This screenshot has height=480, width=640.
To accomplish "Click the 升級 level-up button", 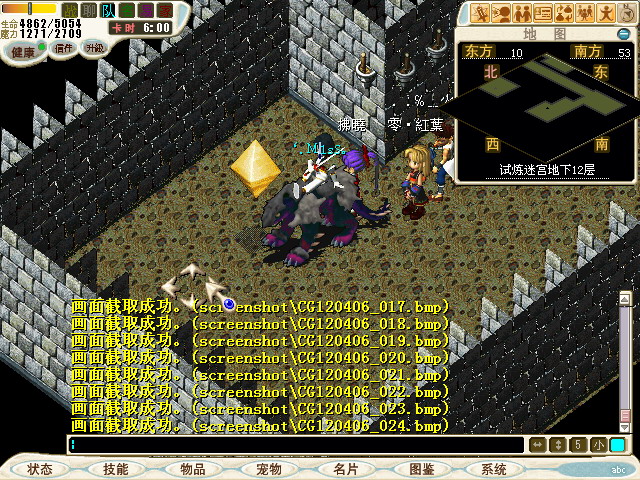I will (x=95, y=47).
